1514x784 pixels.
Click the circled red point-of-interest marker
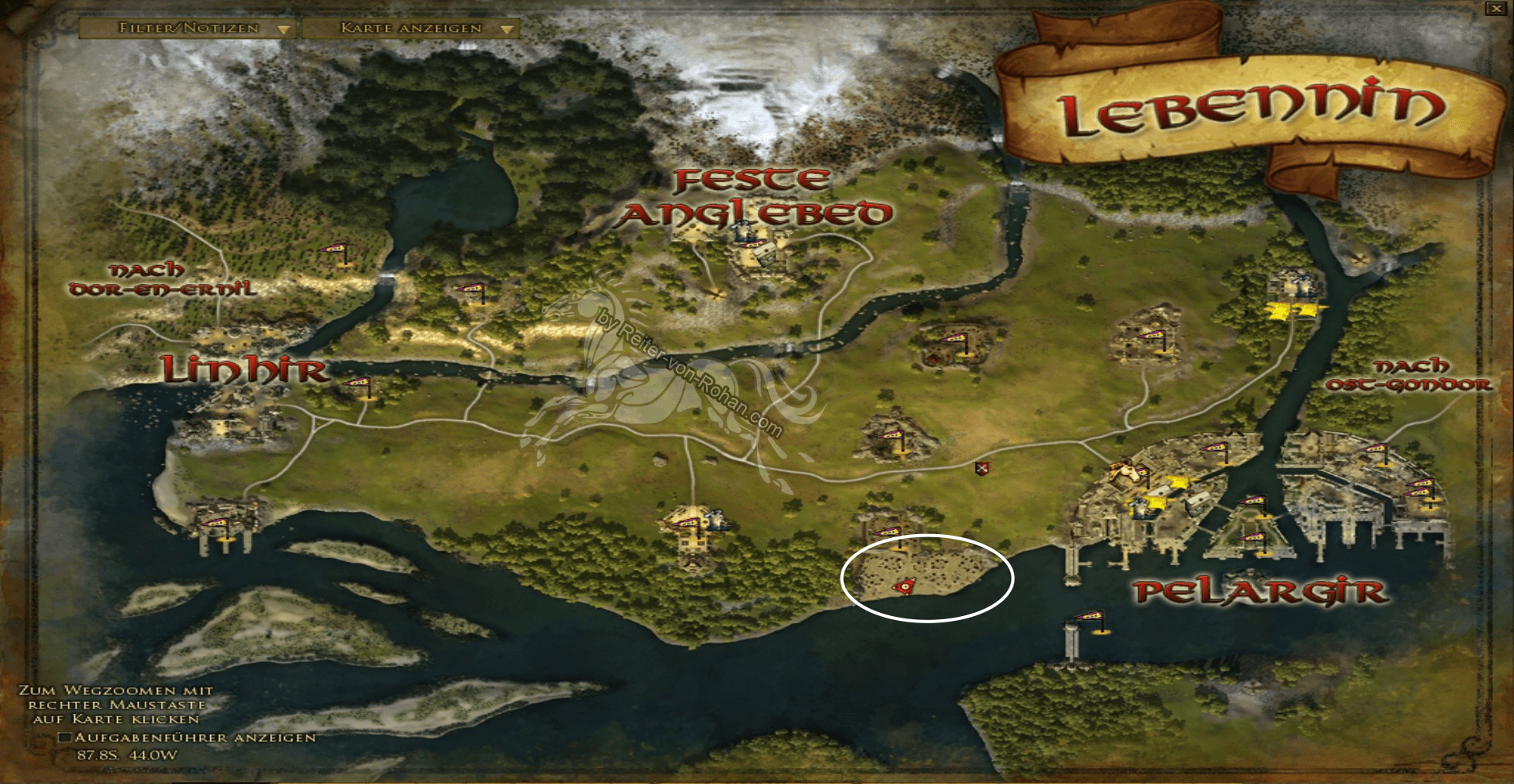(905, 587)
